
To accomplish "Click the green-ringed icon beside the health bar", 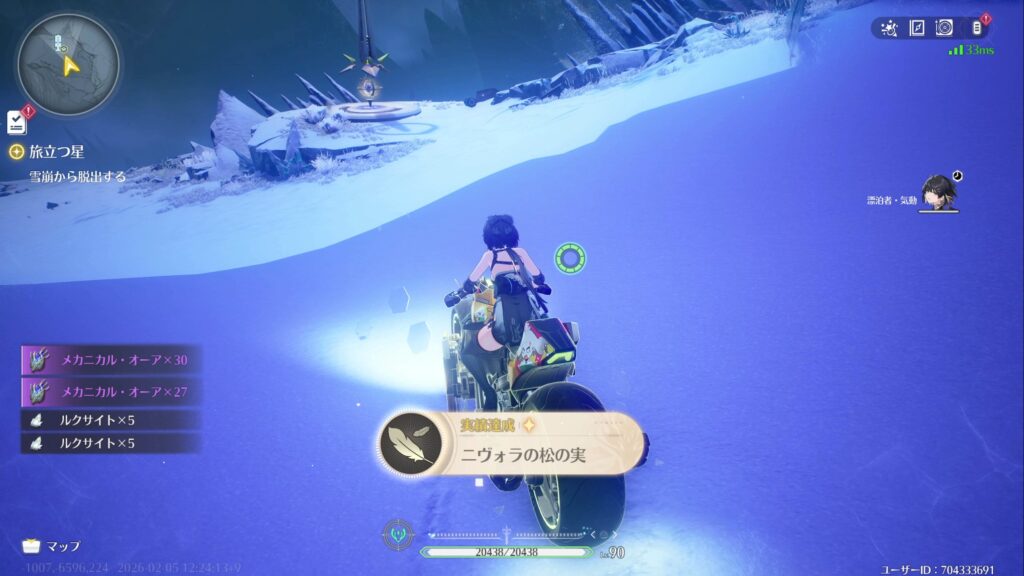I will (x=398, y=532).
